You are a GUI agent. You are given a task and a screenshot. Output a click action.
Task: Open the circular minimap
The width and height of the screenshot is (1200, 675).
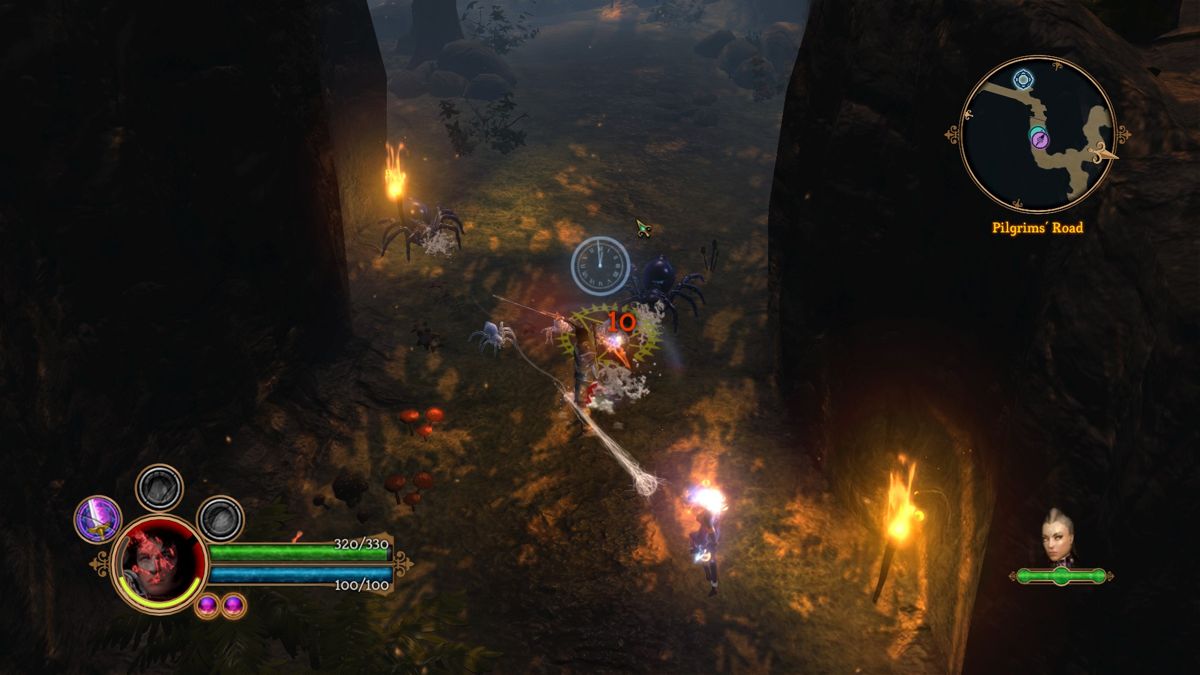tap(1037, 134)
